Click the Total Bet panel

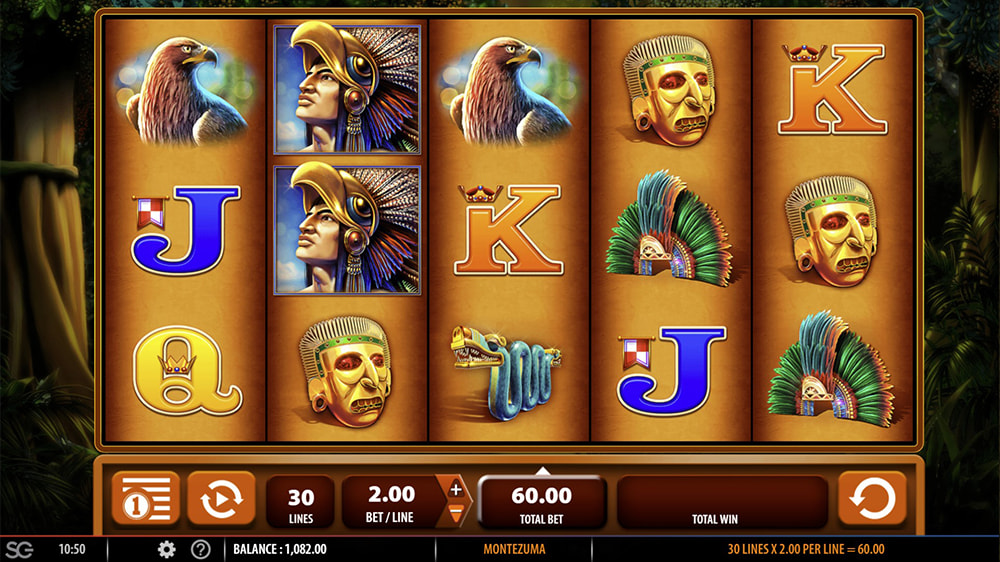(x=542, y=502)
